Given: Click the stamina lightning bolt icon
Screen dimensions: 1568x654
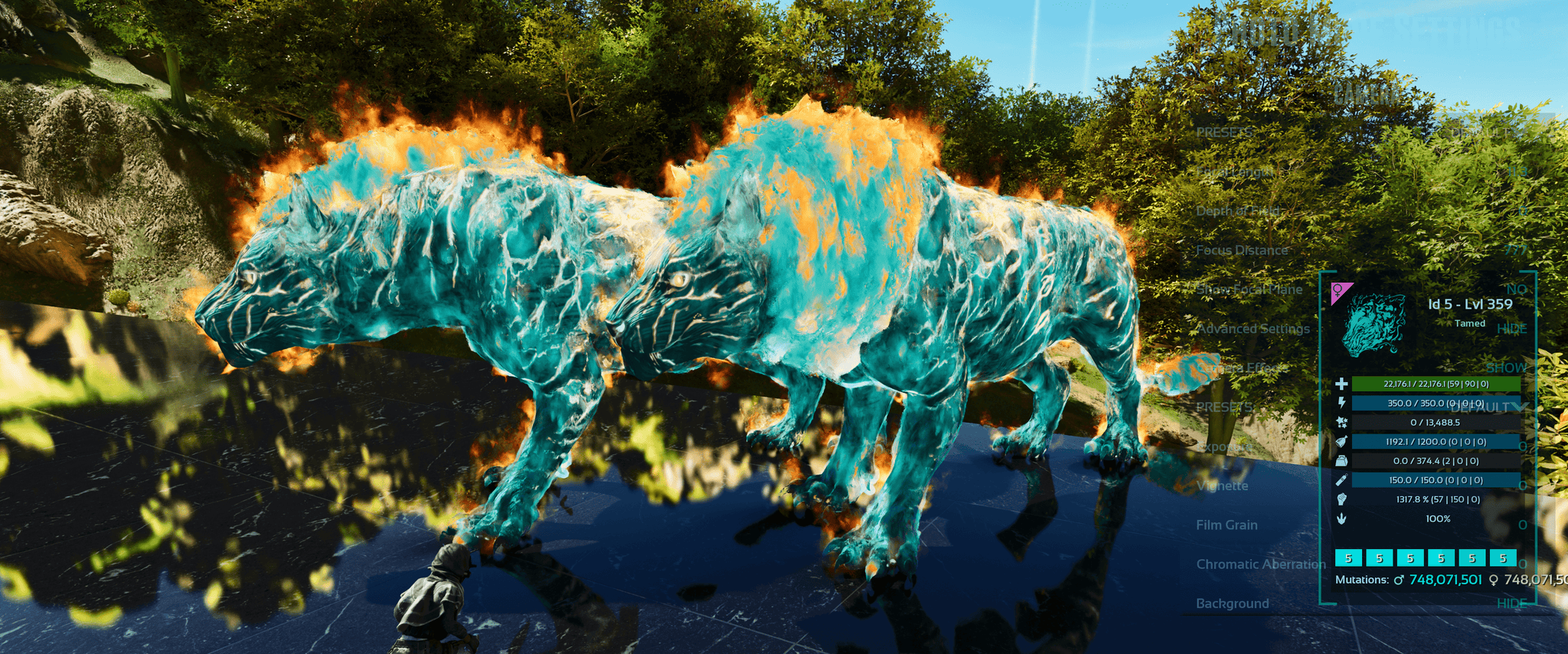Looking at the screenshot, I should click(1342, 402).
